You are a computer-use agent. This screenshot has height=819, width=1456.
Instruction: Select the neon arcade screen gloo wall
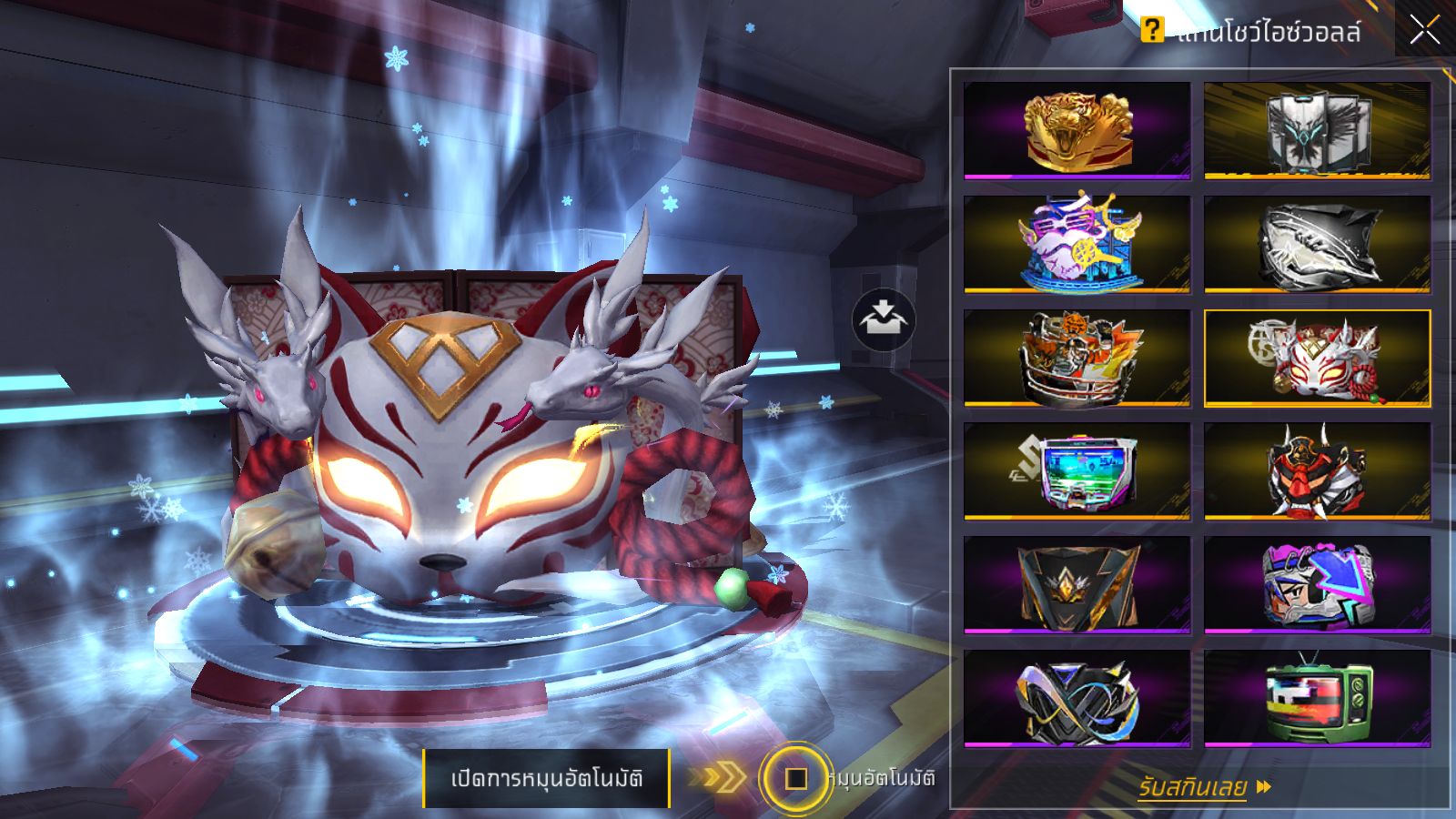pyautogui.click(x=1077, y=471)
